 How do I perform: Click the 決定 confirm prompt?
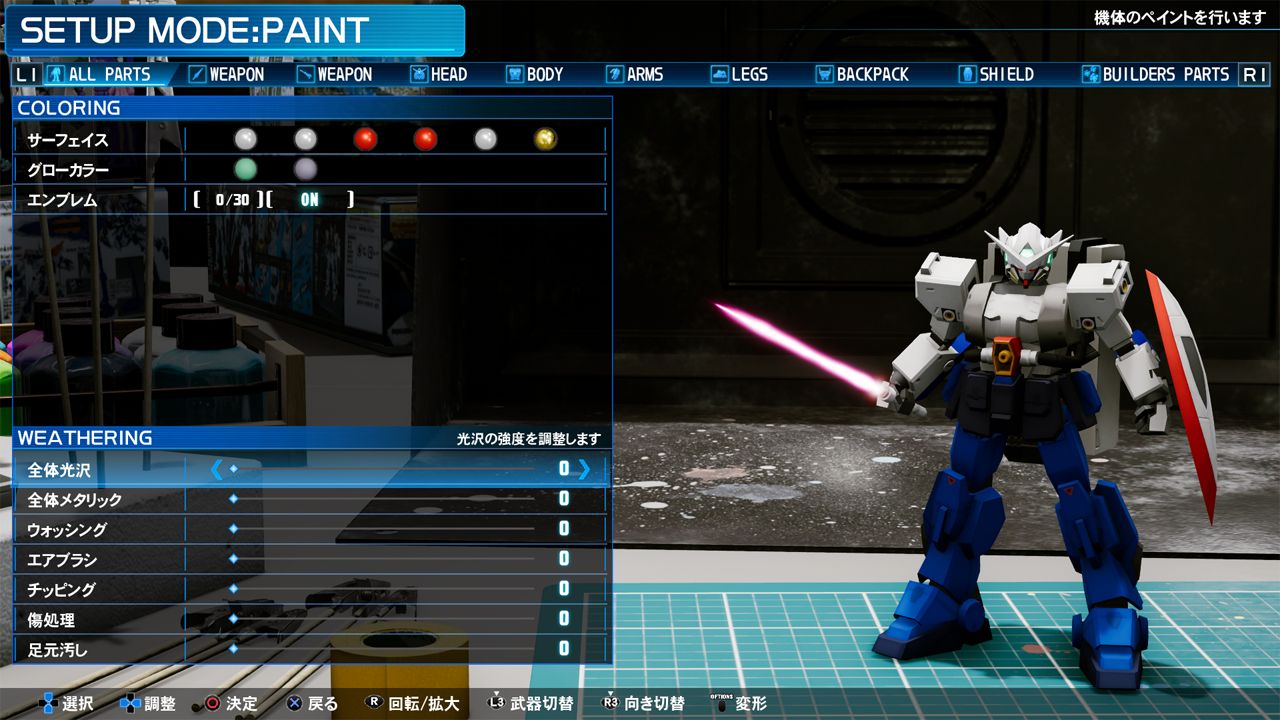tap(228, 703)
